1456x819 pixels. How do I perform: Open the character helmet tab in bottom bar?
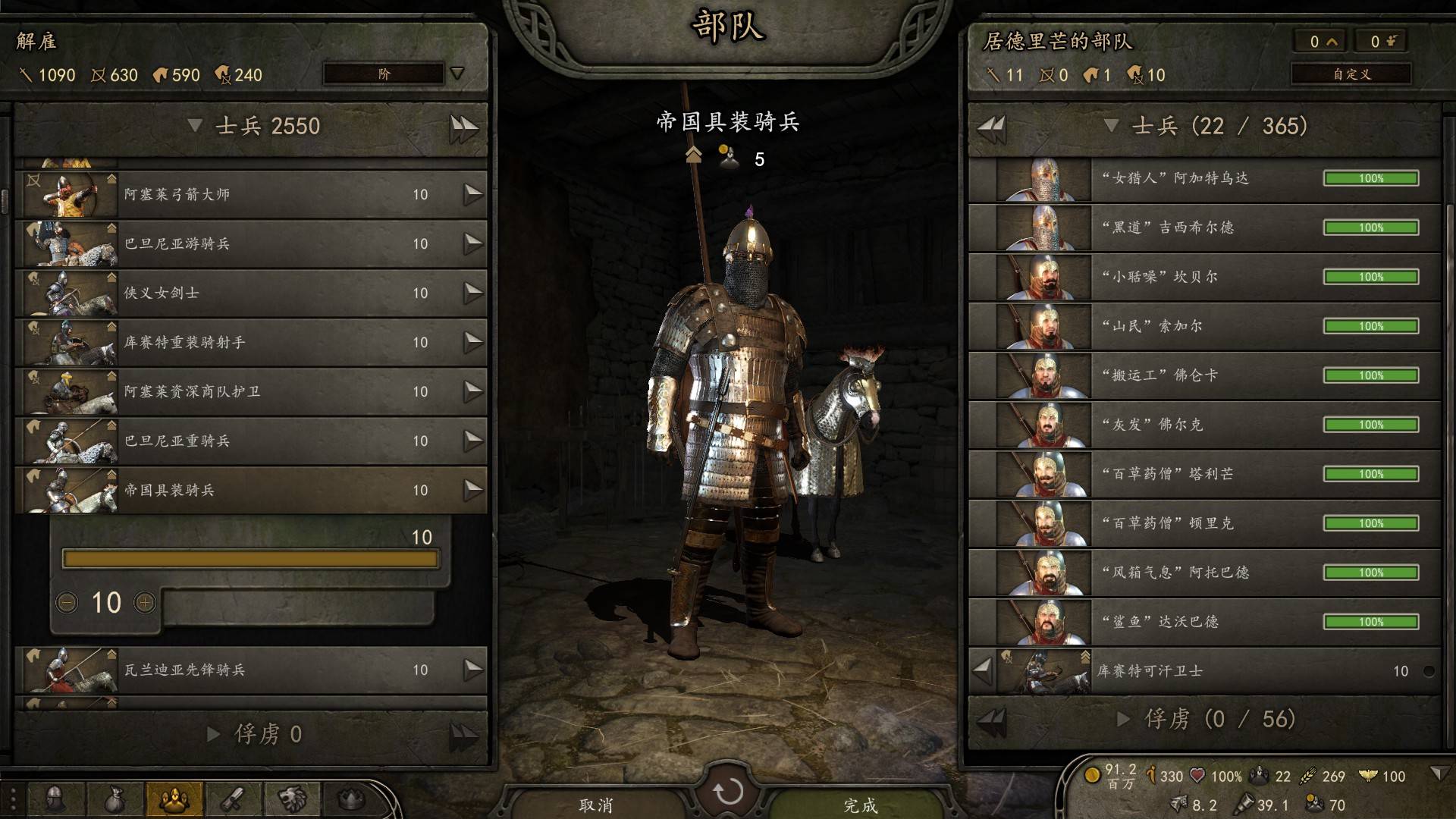[x=55, y=799]
